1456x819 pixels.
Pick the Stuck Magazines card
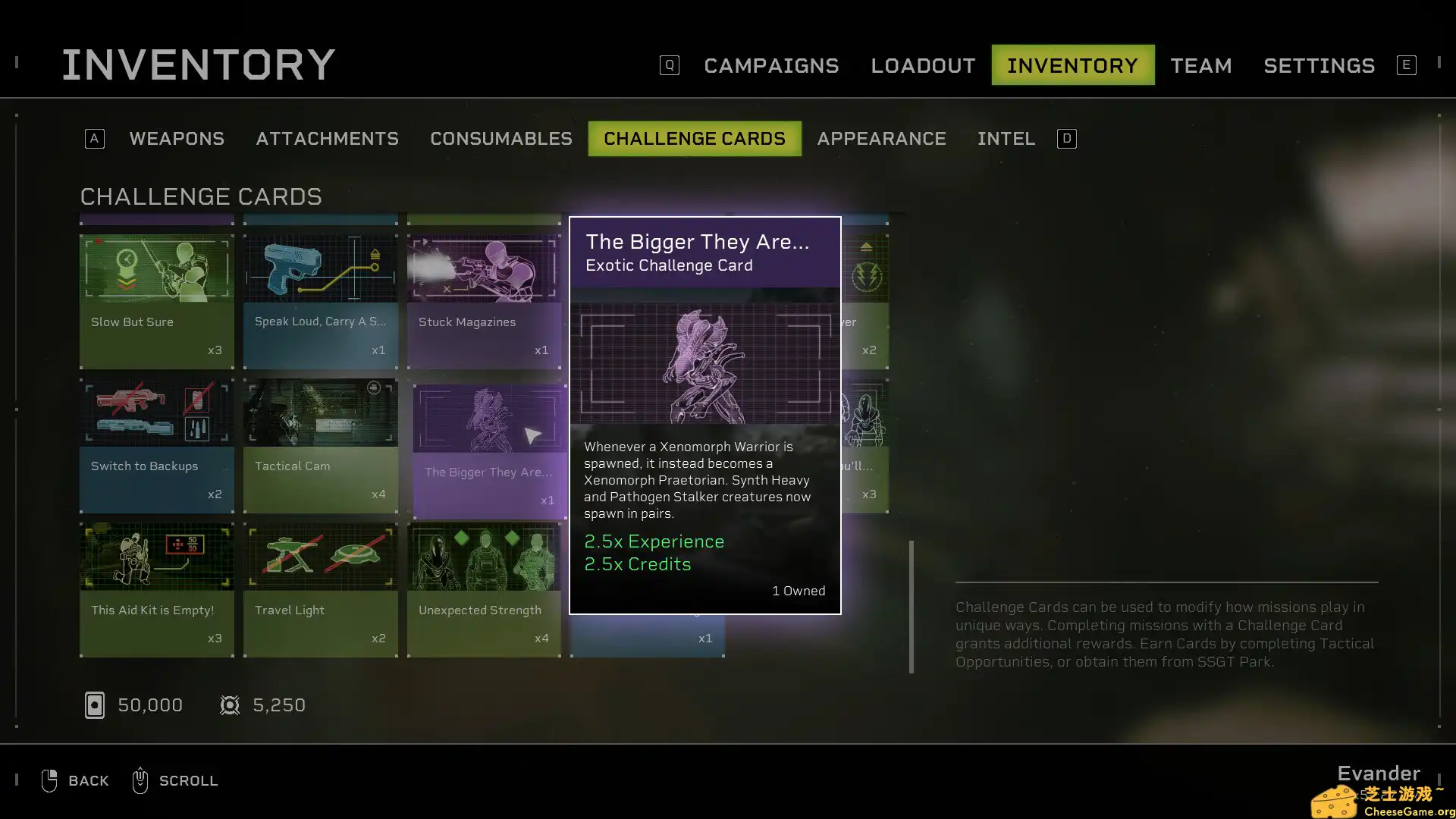(x=484, y=301)
